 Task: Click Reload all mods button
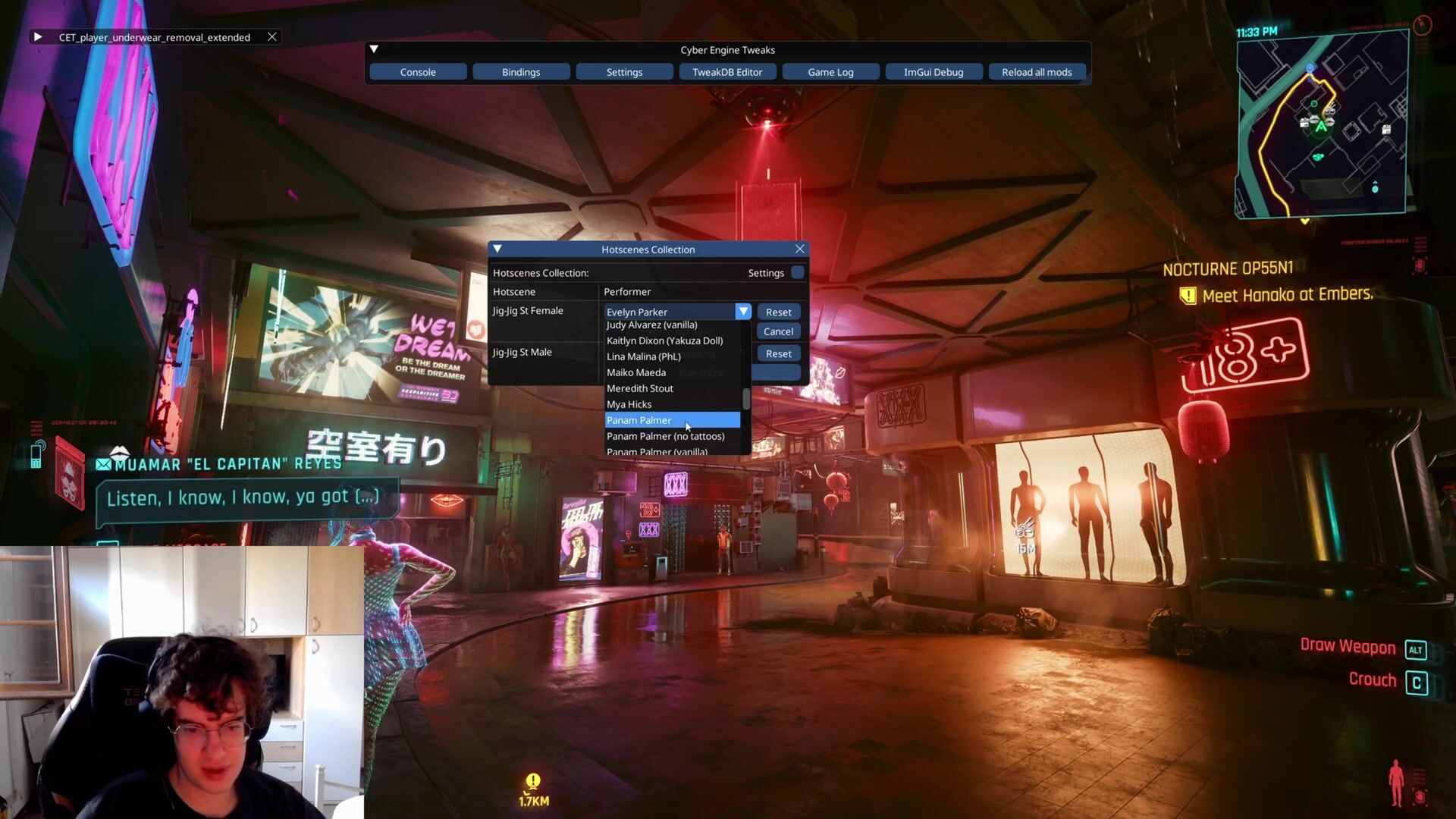(1037, 72)
